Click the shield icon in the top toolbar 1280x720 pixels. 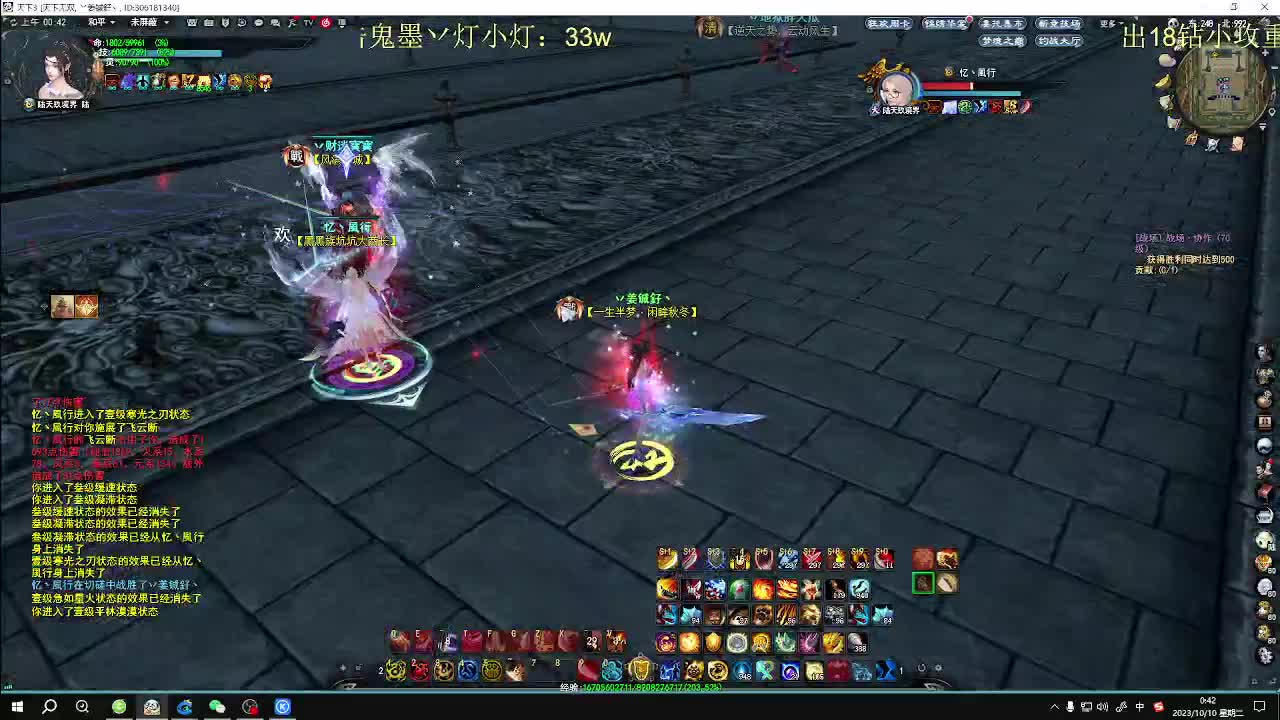click(x=224, y=23)
